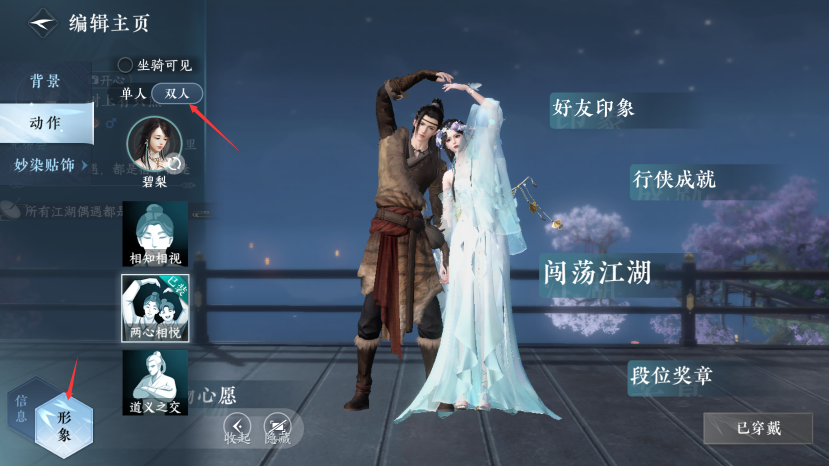This screenshot has width=829, height=466.
Task: Open the 段位奖章 panel
Action: coord(670,377)
